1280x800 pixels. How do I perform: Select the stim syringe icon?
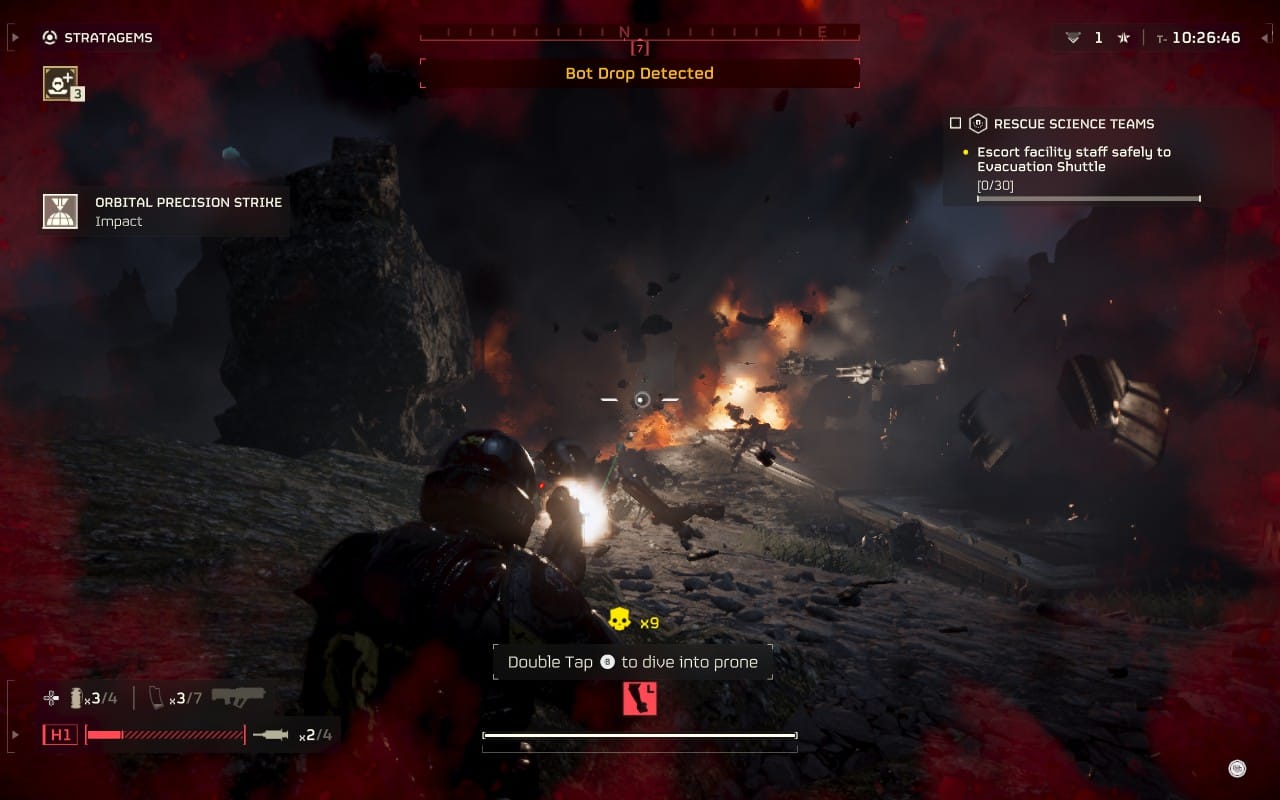[270, 735]
